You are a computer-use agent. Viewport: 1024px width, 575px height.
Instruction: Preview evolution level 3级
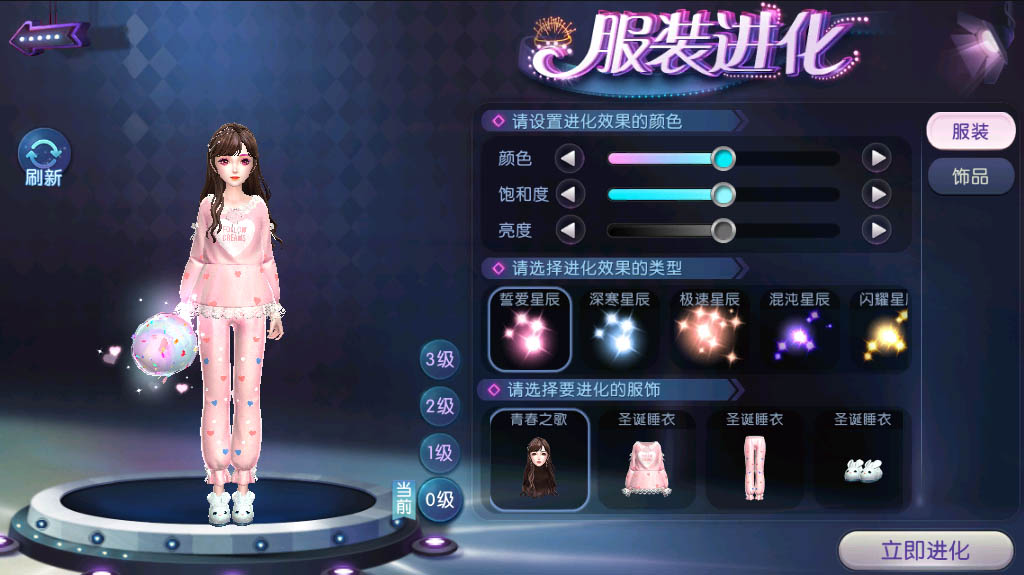(x=439, y=359)
